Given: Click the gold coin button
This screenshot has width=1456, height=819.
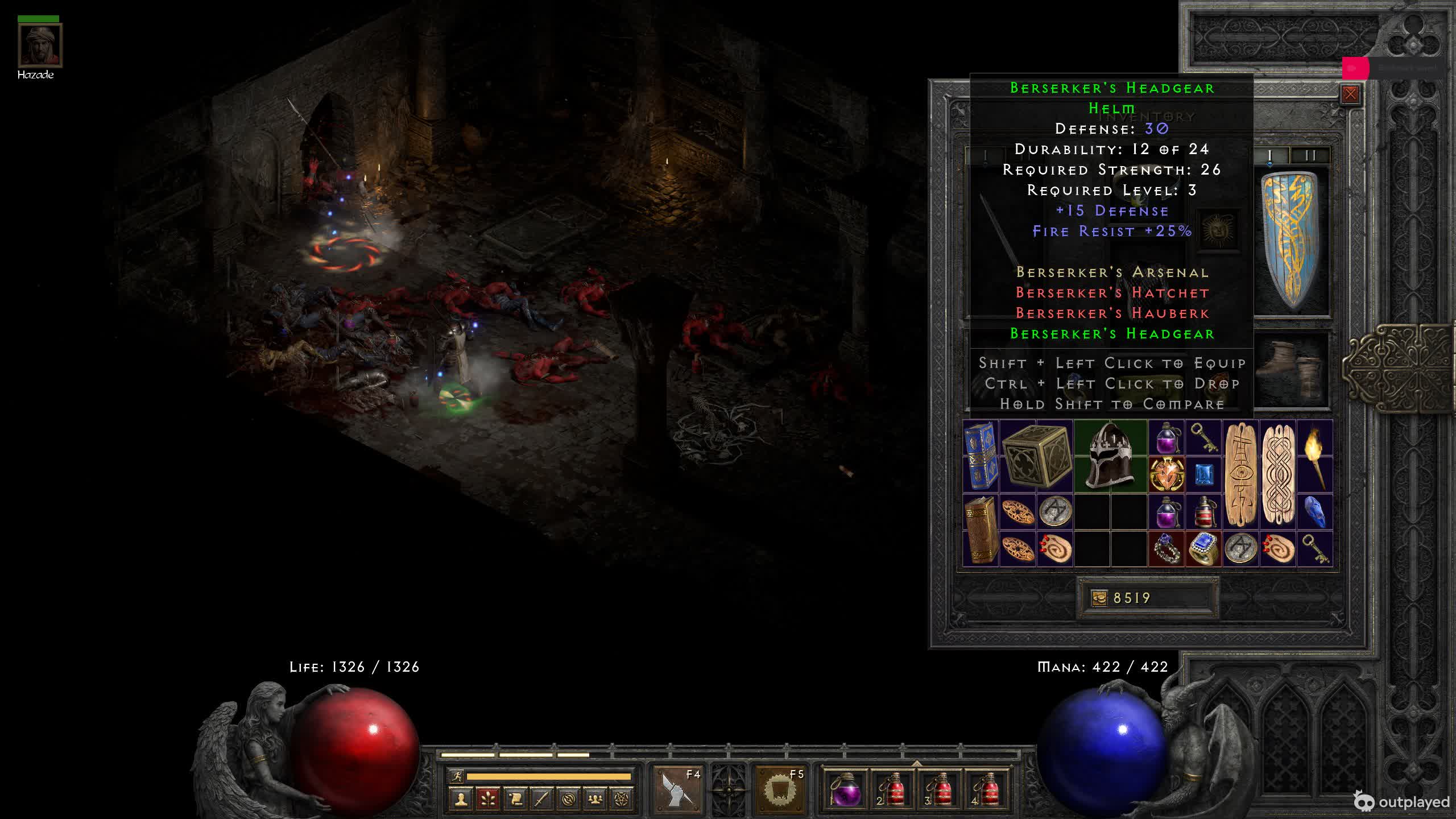Looking at the screenshot, I should [x=1099, y=598].
